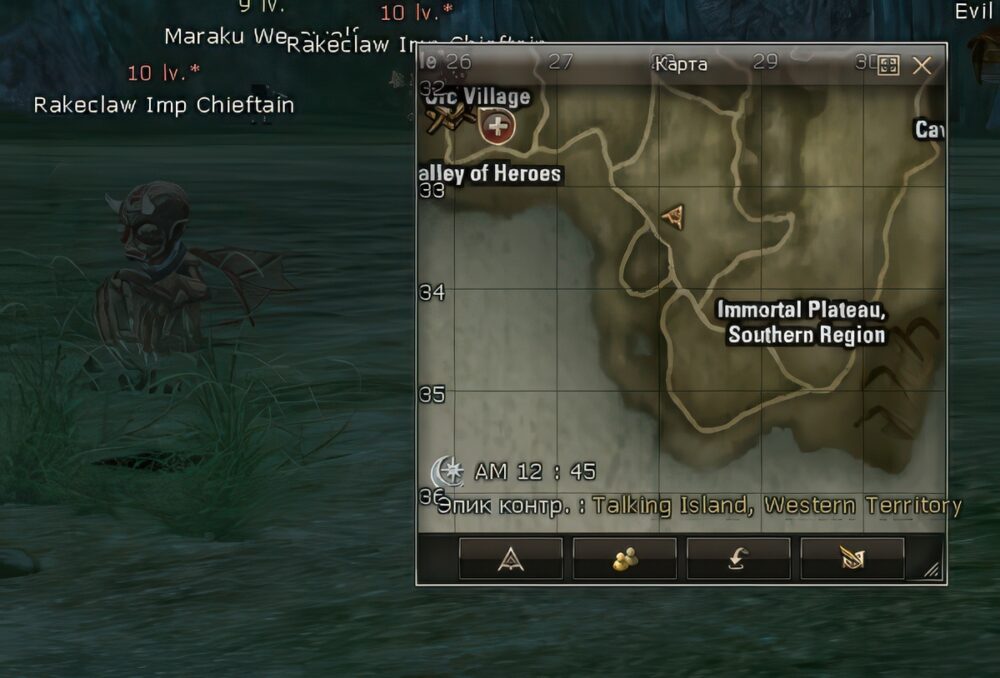Click the Valley of Heroes map label
The width and height of the screenshot is (1000, 678).
click(491, 174)
